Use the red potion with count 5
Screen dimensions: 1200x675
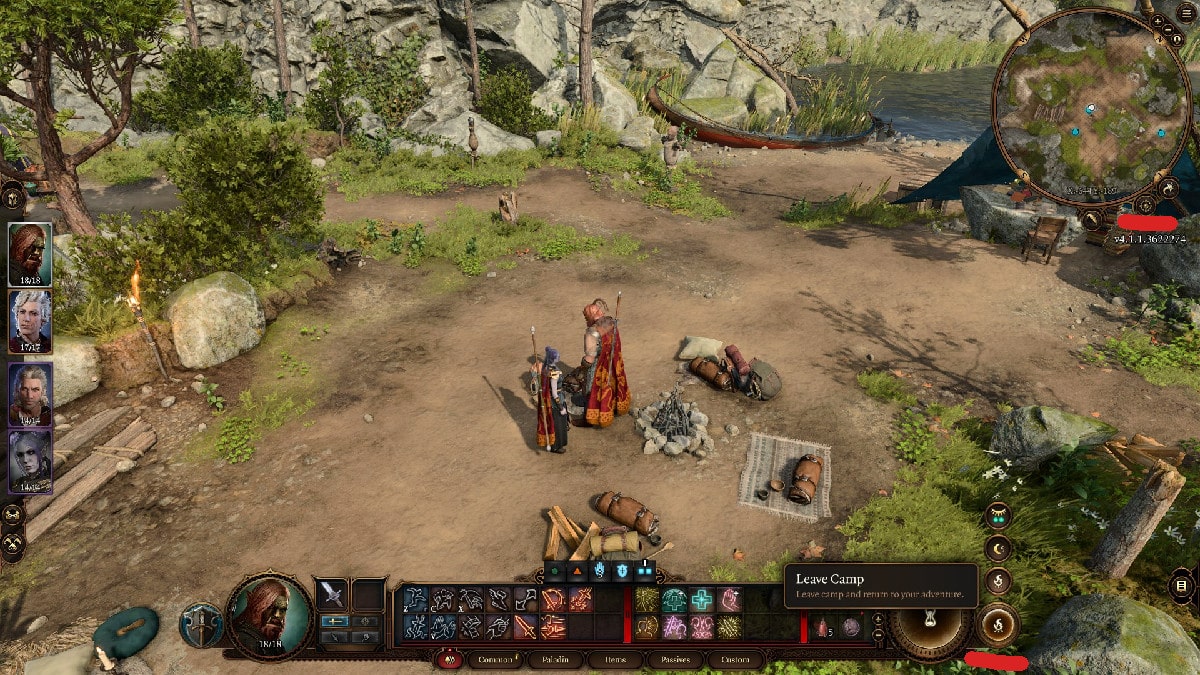pyautogui.click(x=823, y=627)
